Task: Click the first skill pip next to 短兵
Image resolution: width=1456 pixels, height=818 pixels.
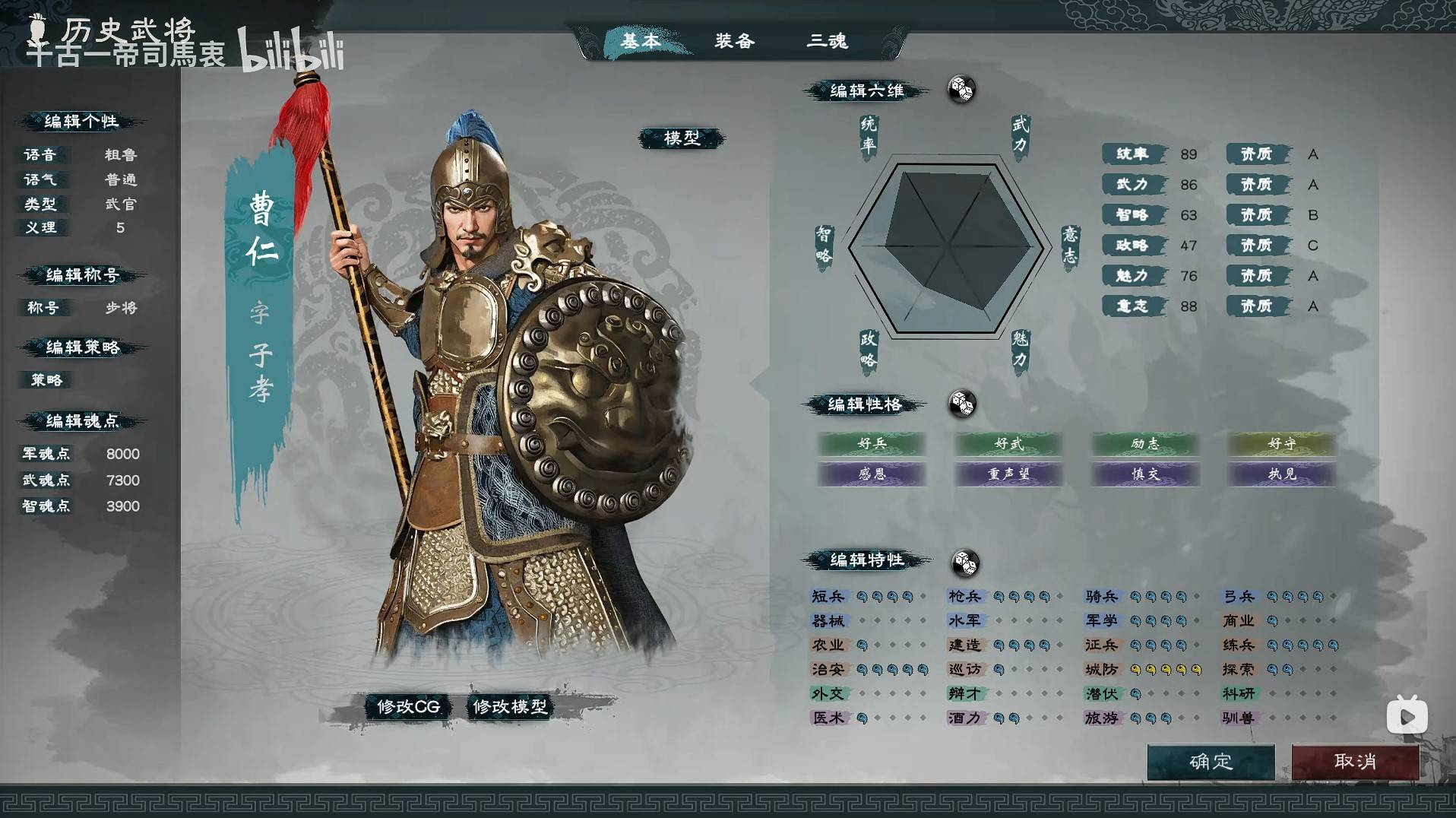Action: click(862, 596)
